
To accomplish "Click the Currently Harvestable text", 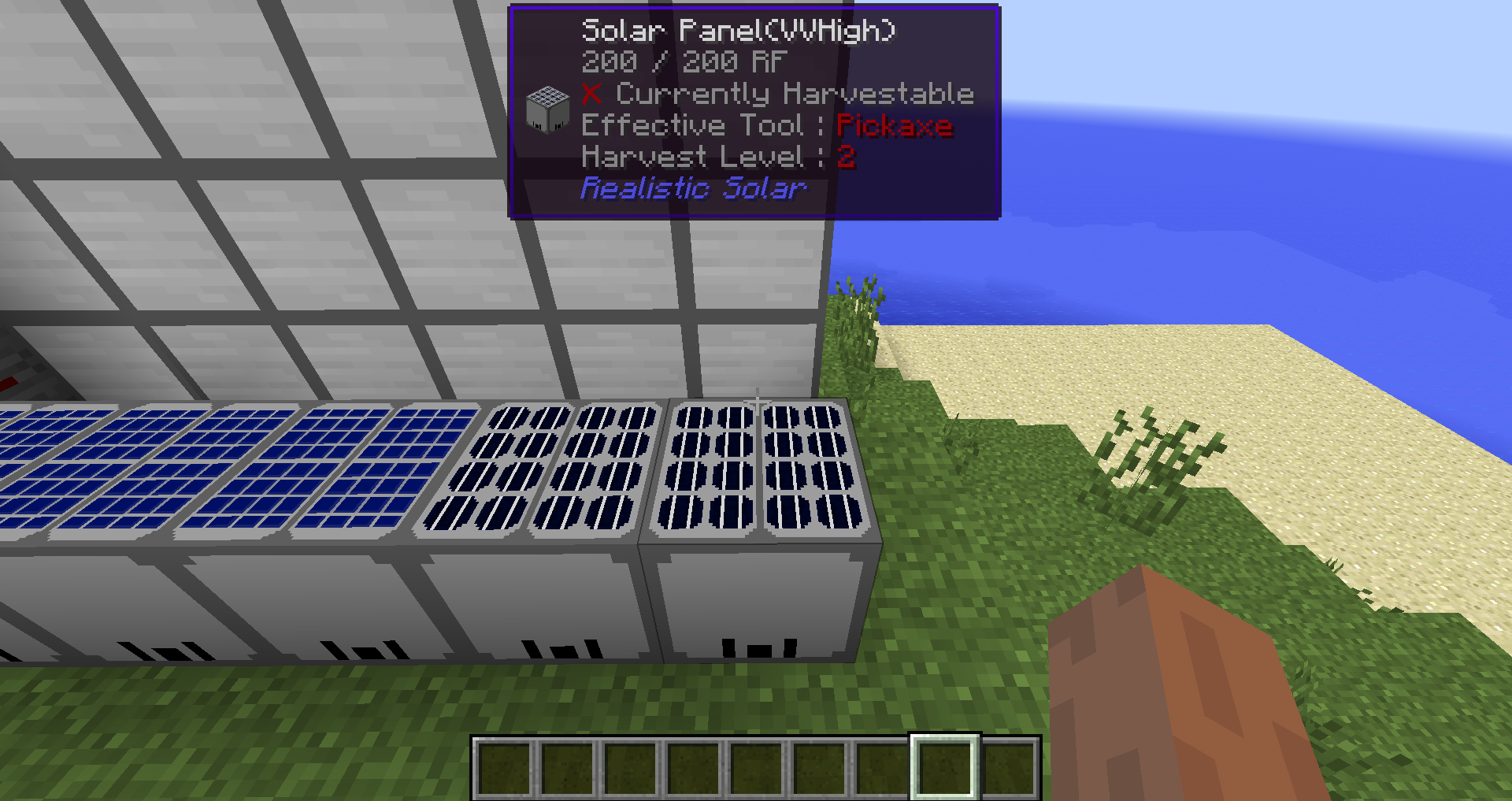I will click(795, 94).
